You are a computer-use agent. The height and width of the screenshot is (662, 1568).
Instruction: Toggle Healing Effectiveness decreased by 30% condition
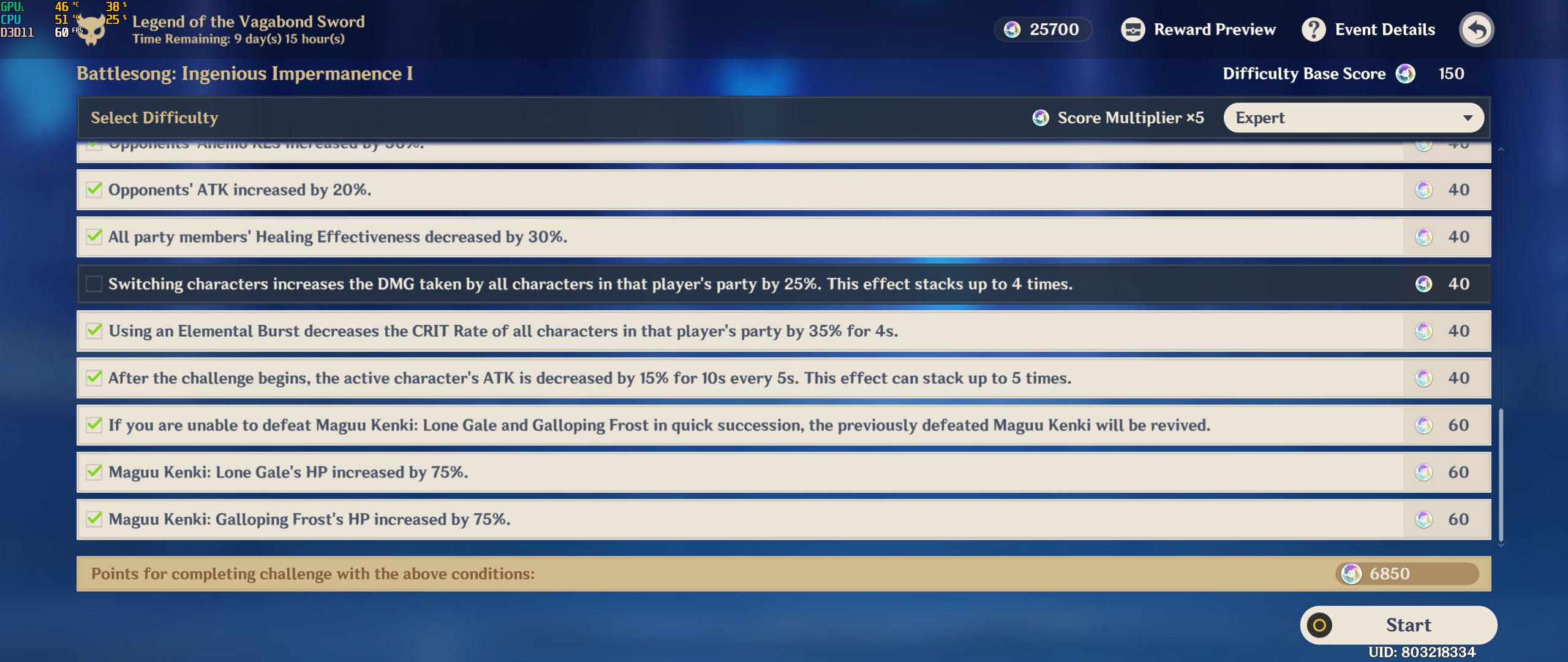point(94,237)
